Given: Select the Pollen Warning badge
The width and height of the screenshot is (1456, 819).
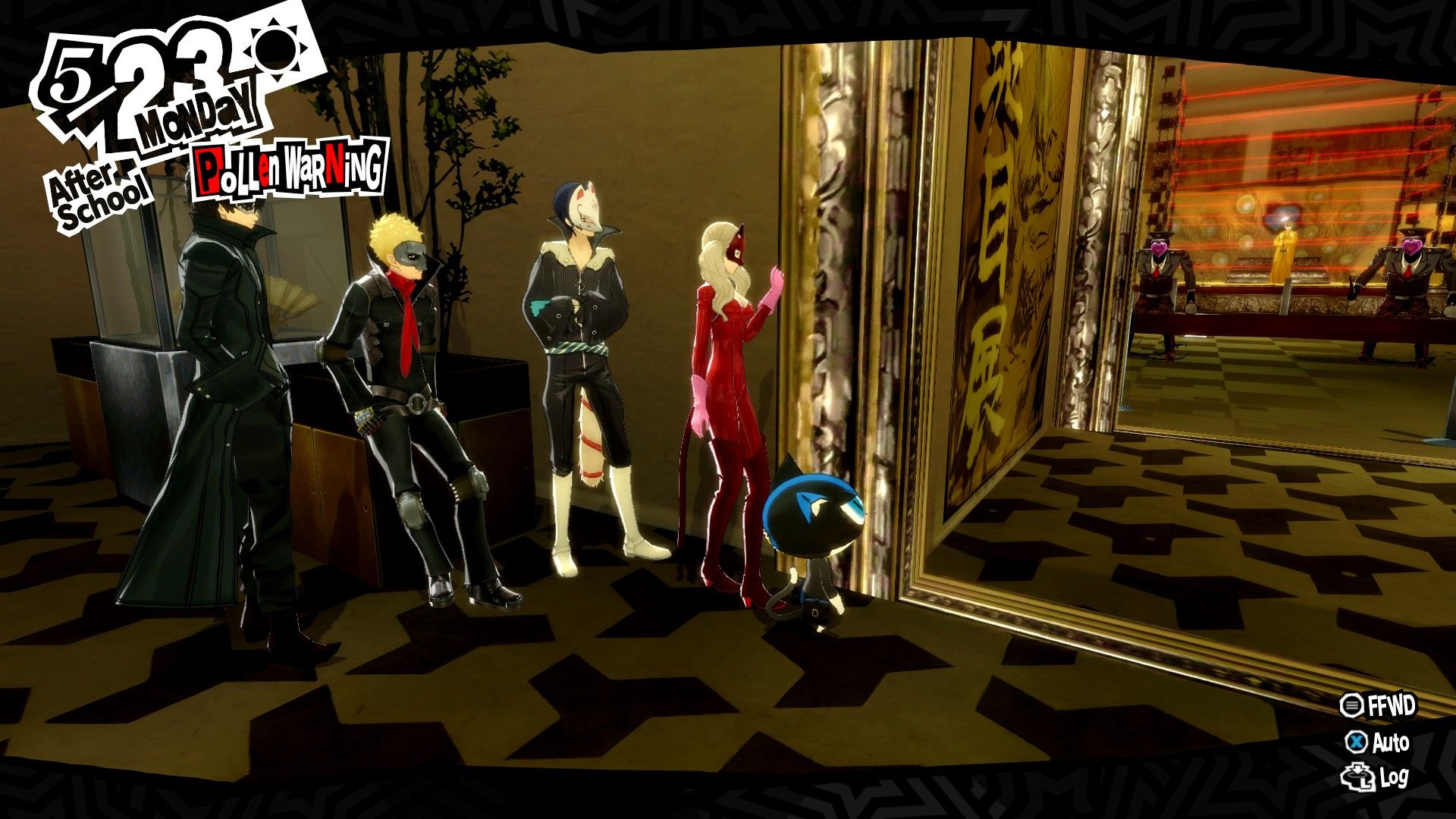Looking at the screenshot, I should click(x=292, y=168).
